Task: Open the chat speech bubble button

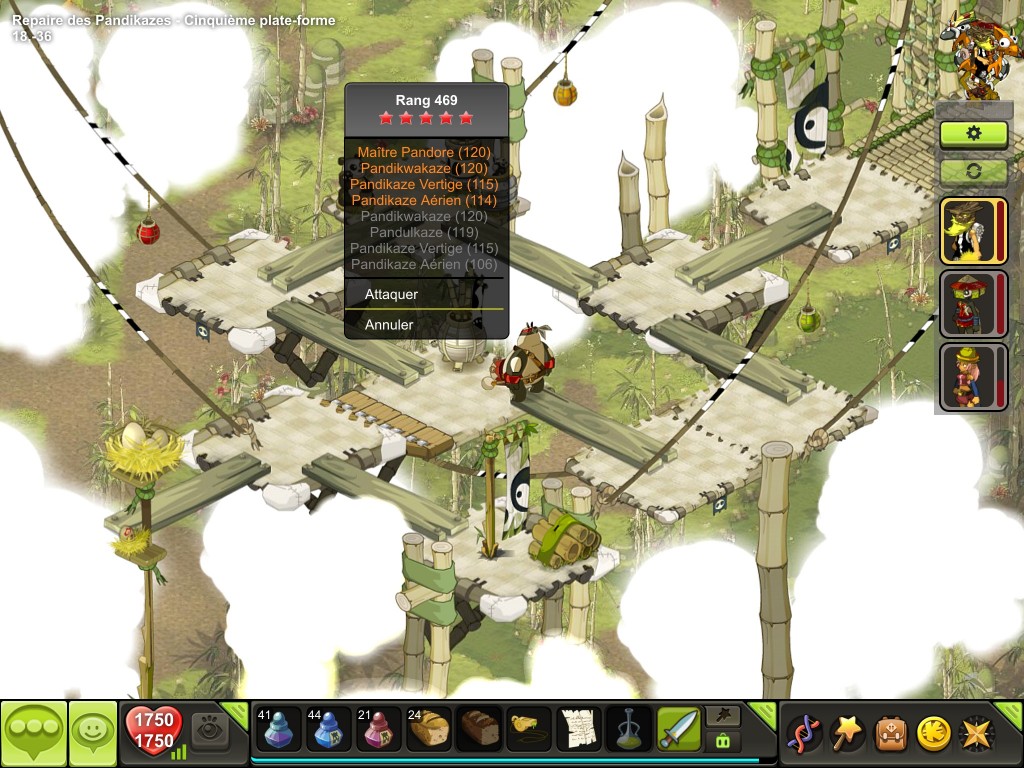Action: tap(34, 735)
